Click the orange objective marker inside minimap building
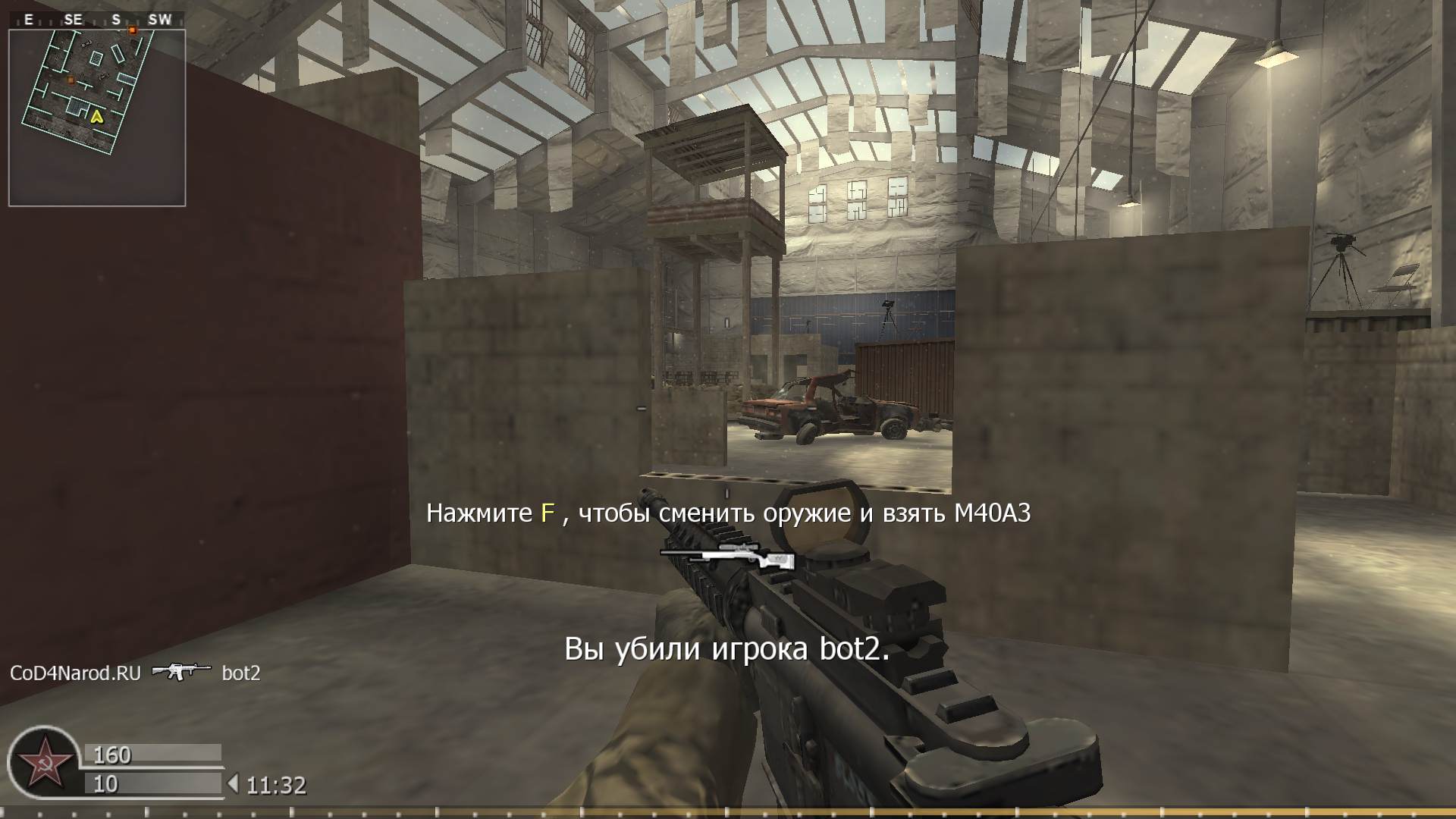1456x819 pixels. 71,79
